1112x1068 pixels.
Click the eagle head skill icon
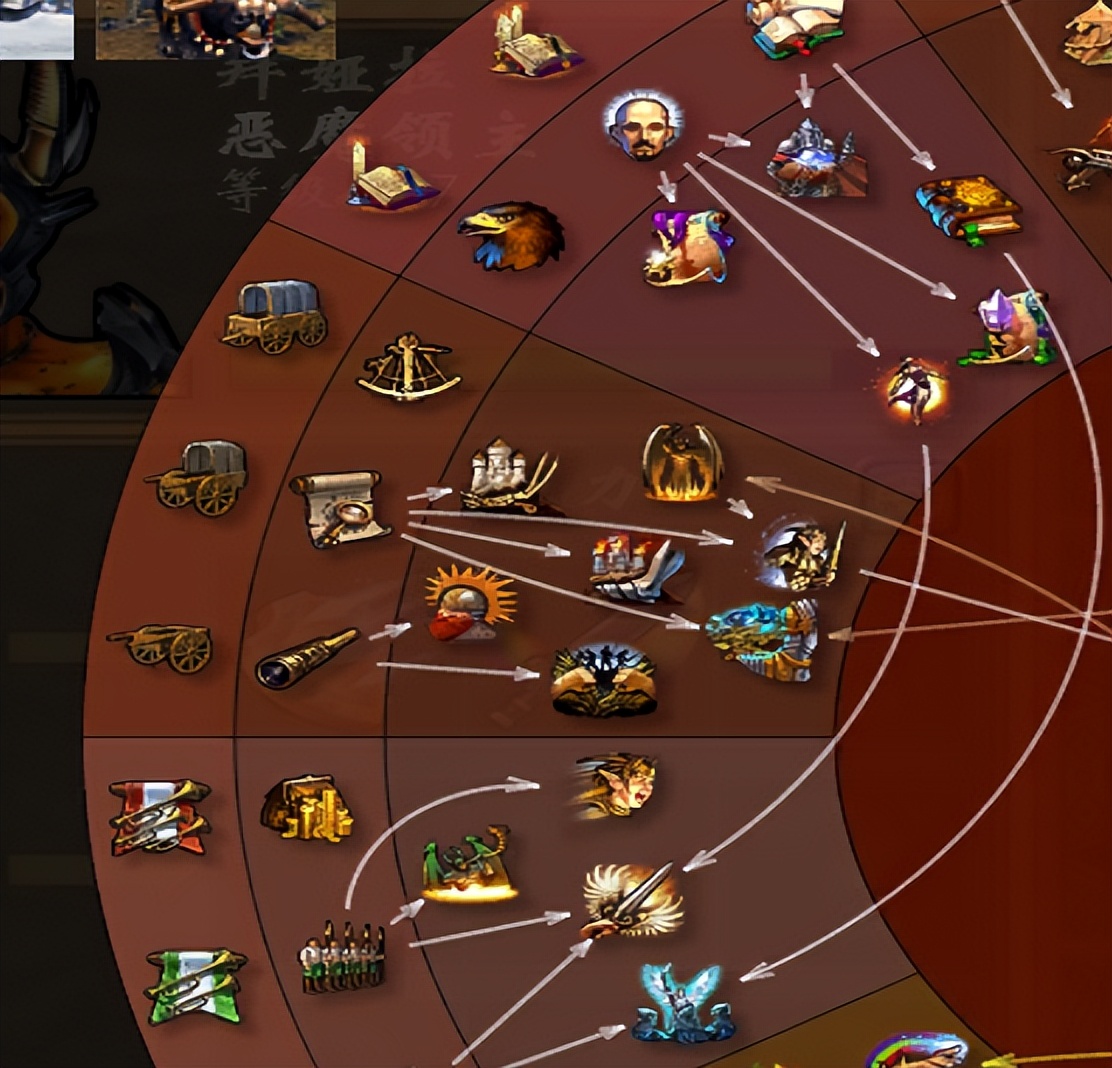[510, 235]
